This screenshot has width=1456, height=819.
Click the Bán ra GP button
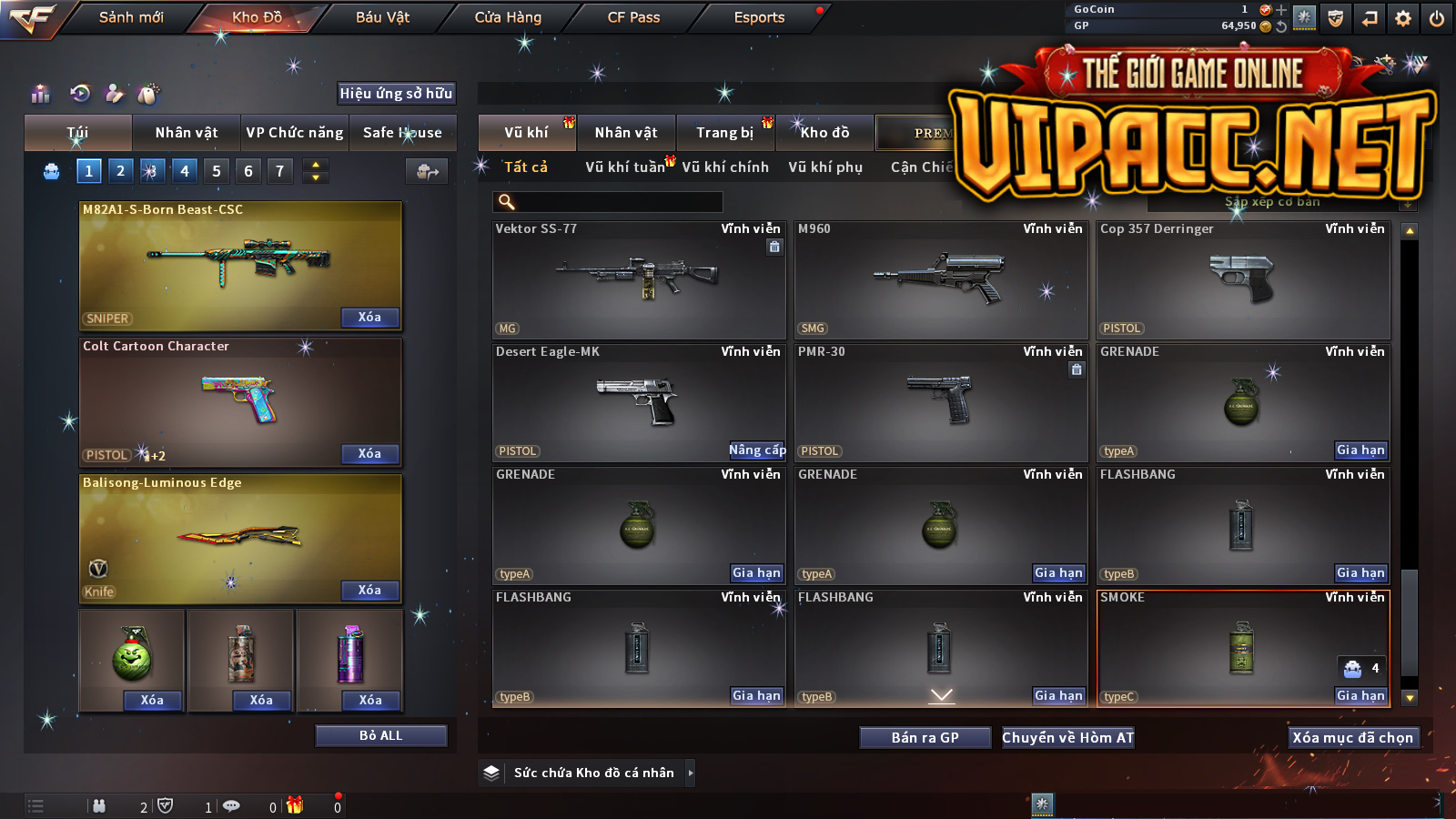(925, 738)
